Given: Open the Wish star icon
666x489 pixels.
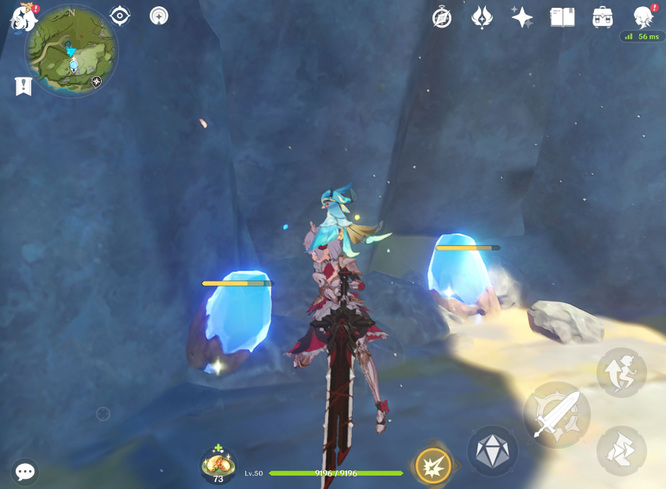Looking at the screenshot, I should [x=522, y=17].
